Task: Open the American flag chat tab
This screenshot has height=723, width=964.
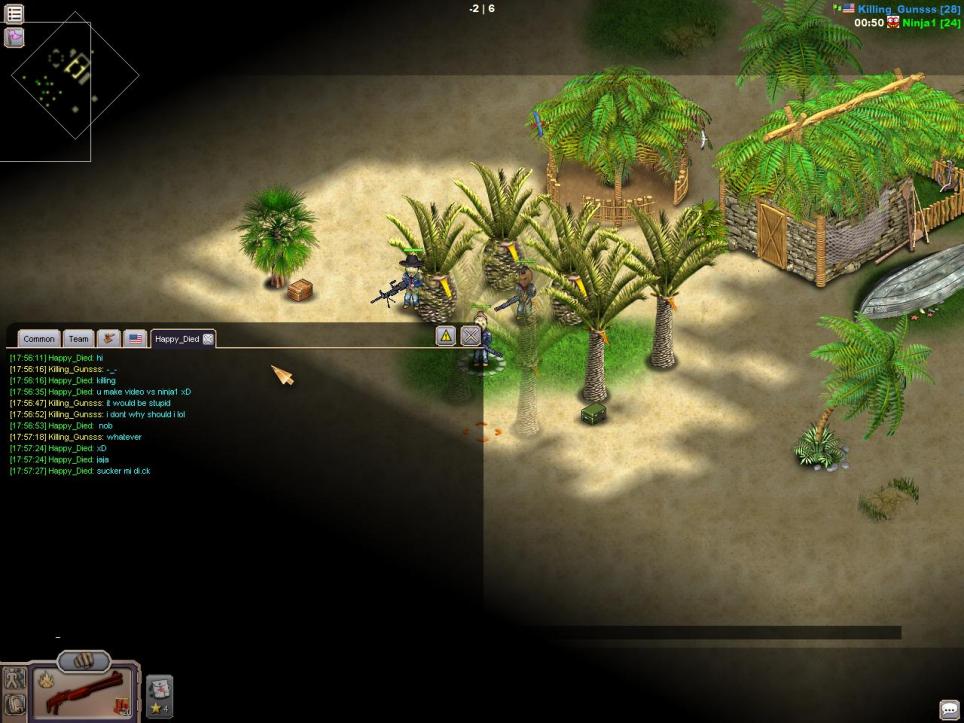Action: point(135,339)
